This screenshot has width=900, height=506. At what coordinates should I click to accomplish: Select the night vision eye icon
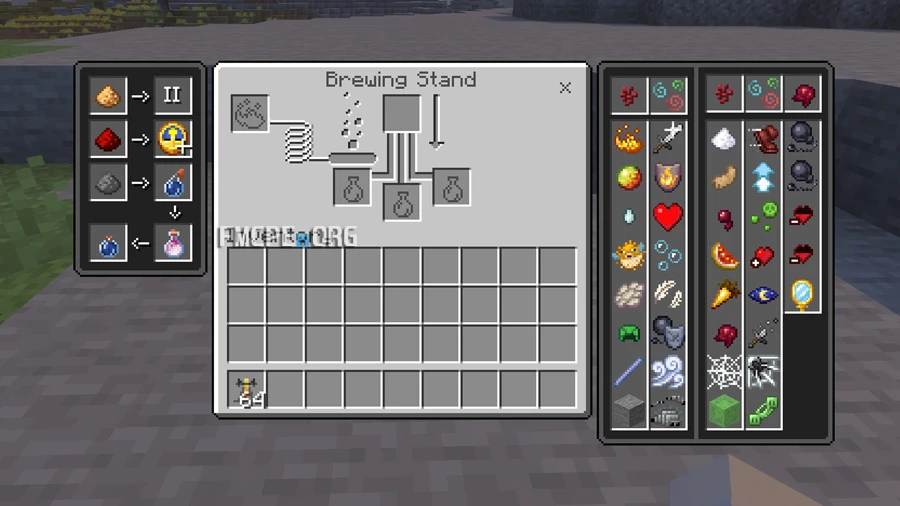pyautogui.click(x=762, y=294)
